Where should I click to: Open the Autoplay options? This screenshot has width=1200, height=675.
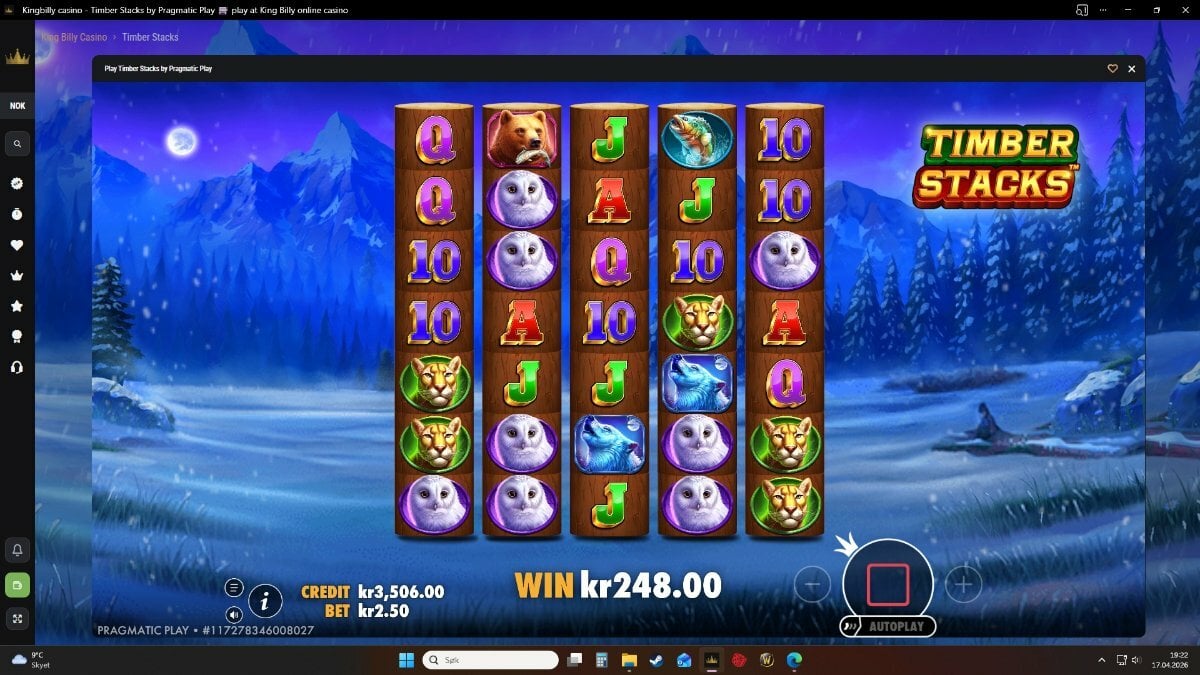(888, 627)
